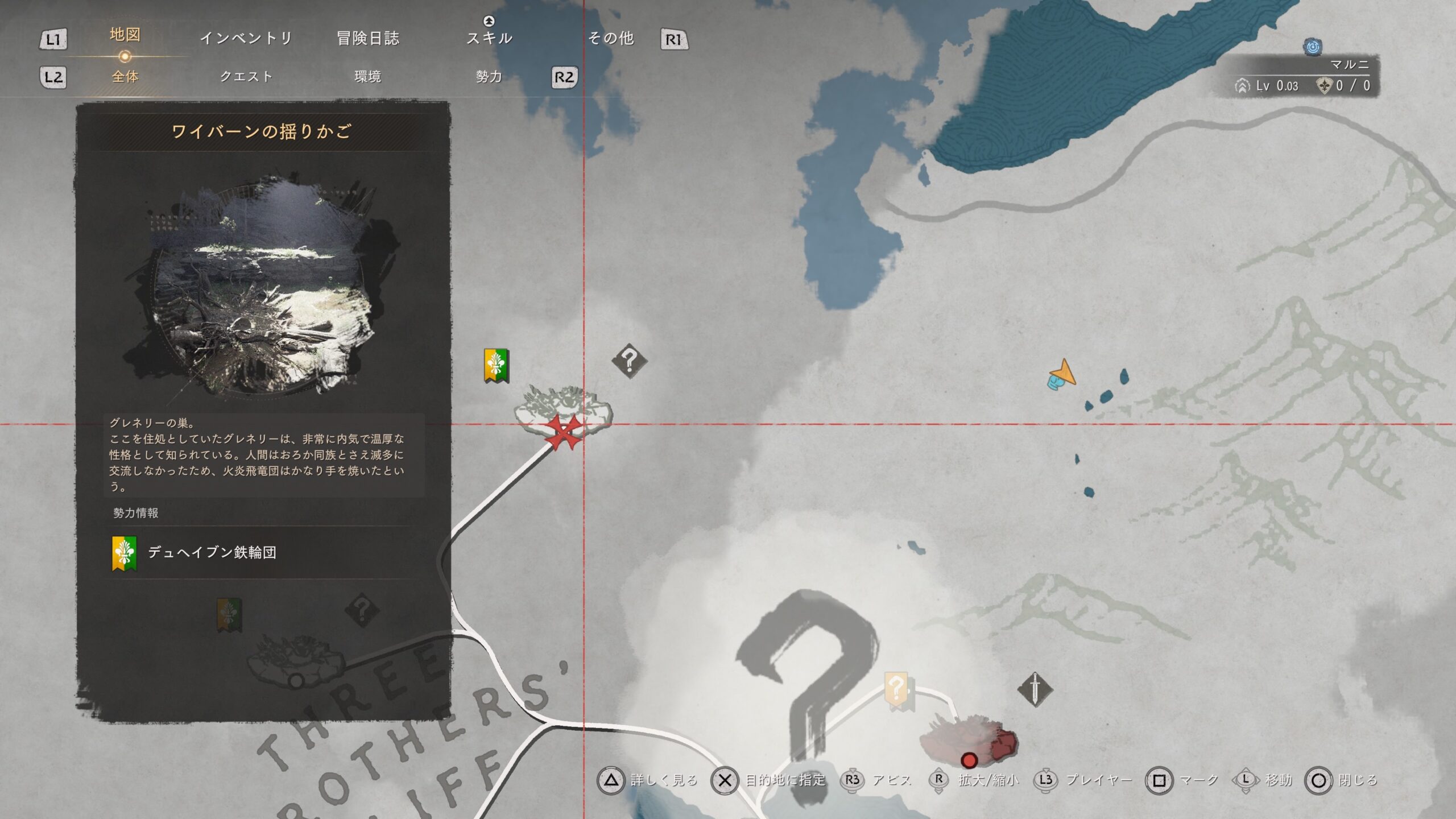Click the undiscovered question mark diamond marker
The image size is (1456, 819).
[629, 361]
